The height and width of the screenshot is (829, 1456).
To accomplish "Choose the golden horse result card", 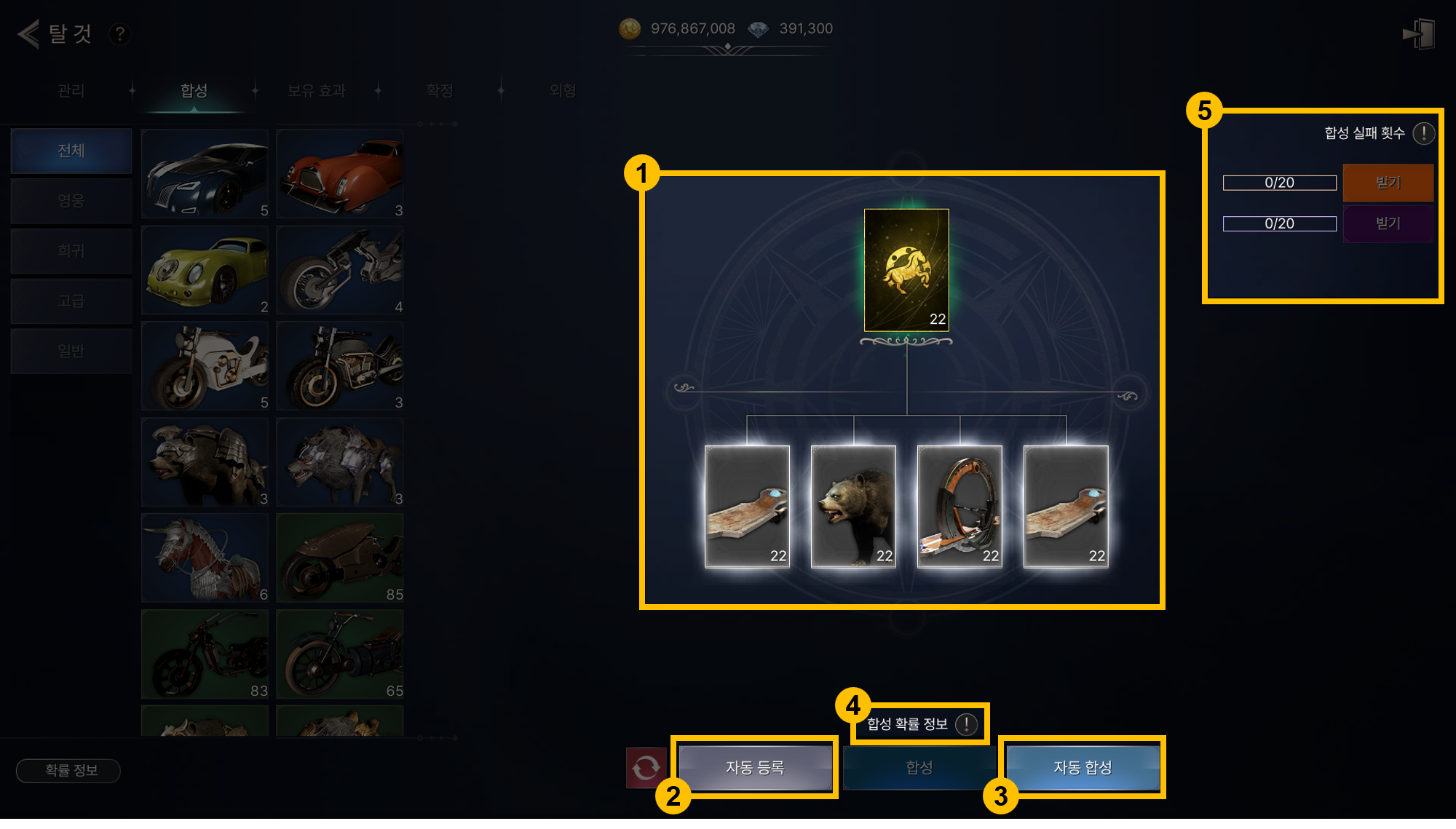I will pyautogui.click(x=906, y=270).
